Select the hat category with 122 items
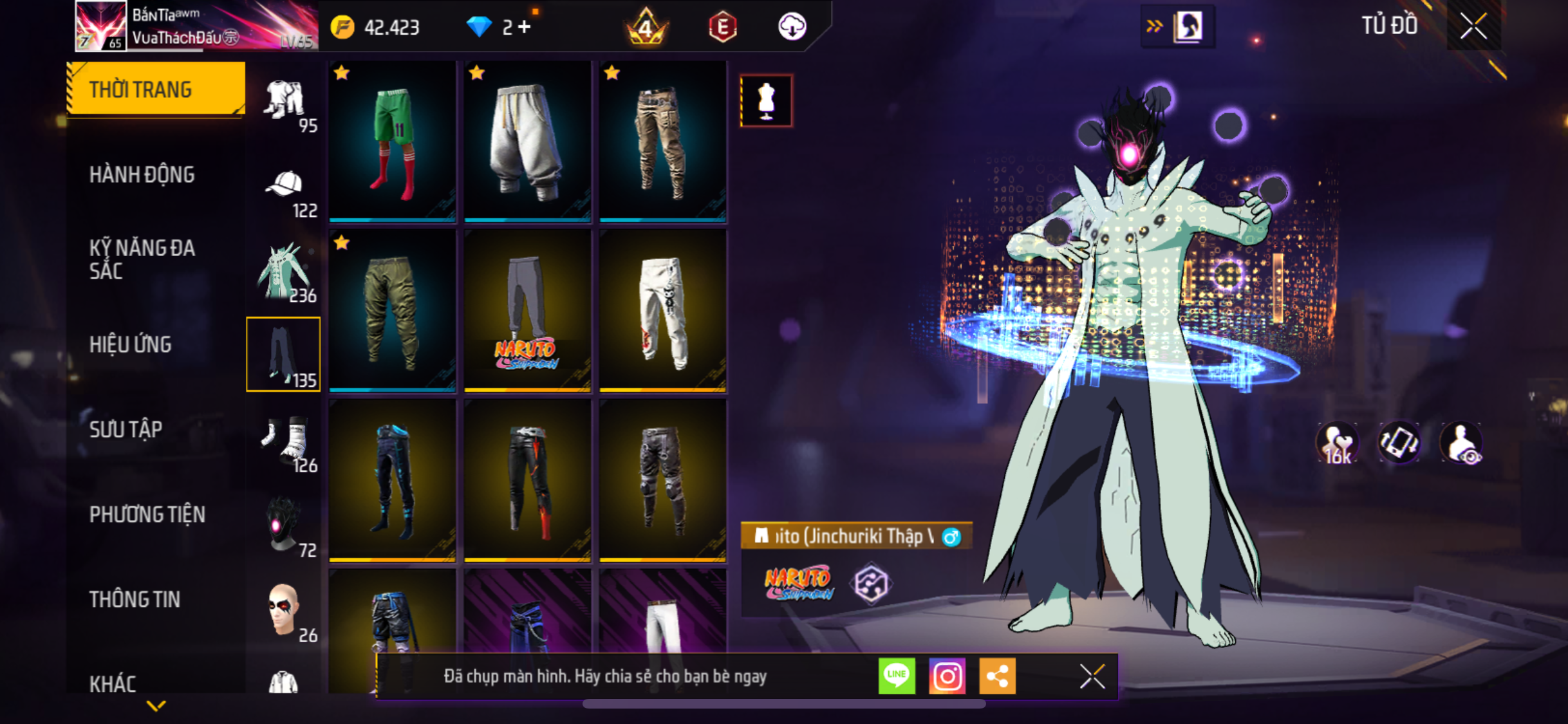Screen dimensions: 1568x724 point(284,192)
